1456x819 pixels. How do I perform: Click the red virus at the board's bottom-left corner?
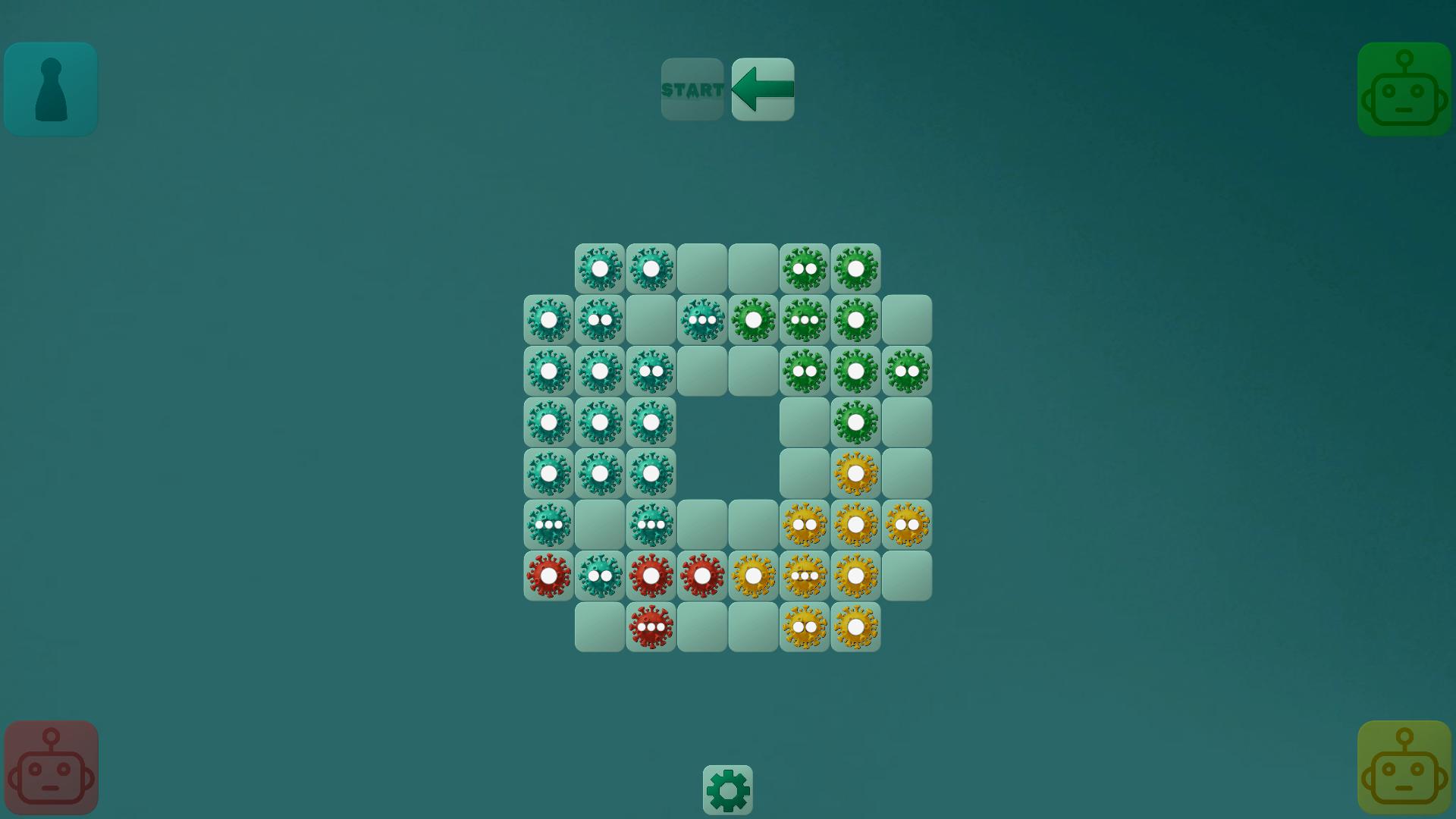click(548, 575)
